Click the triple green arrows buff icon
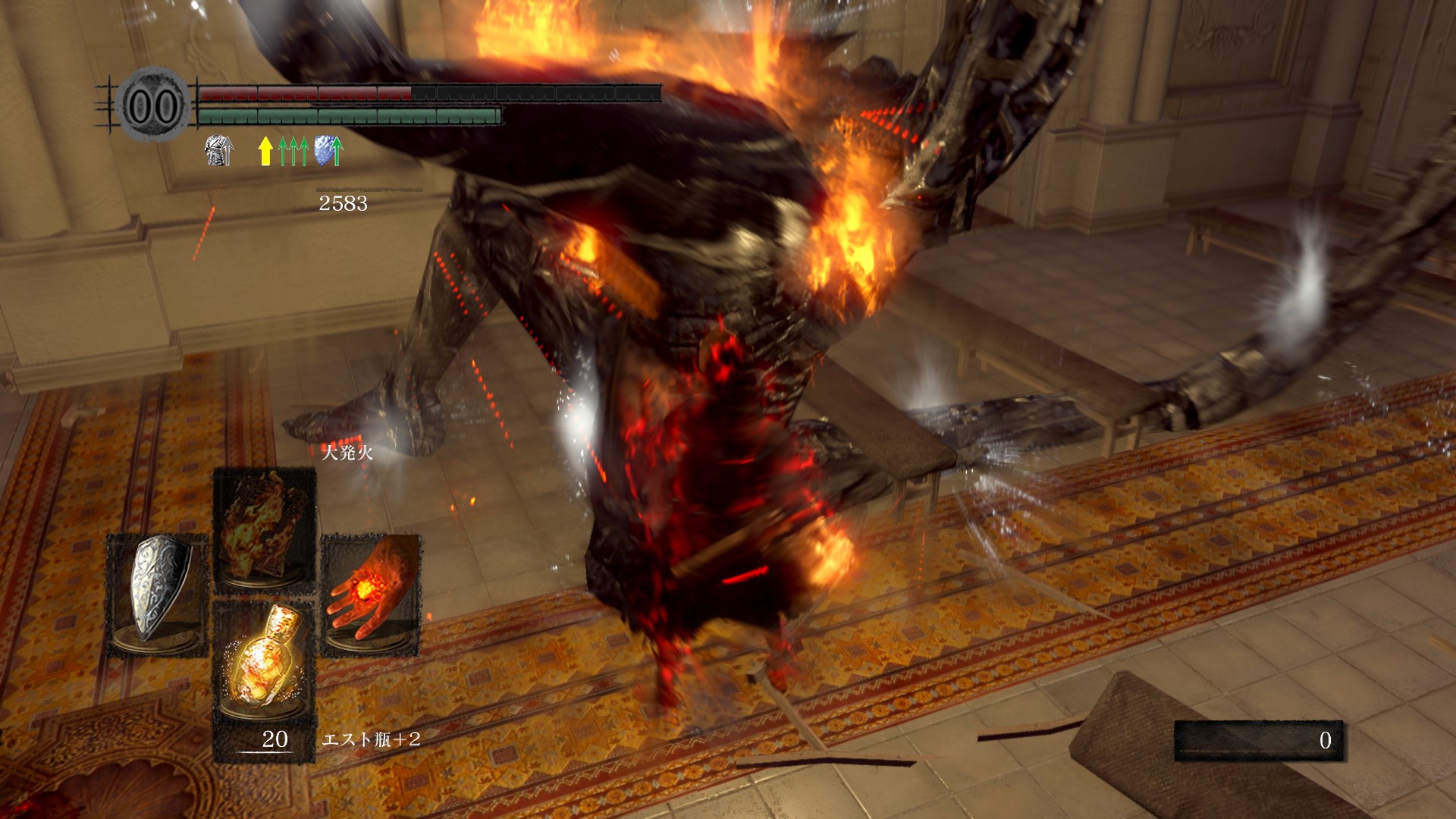 tap(293, 151)
